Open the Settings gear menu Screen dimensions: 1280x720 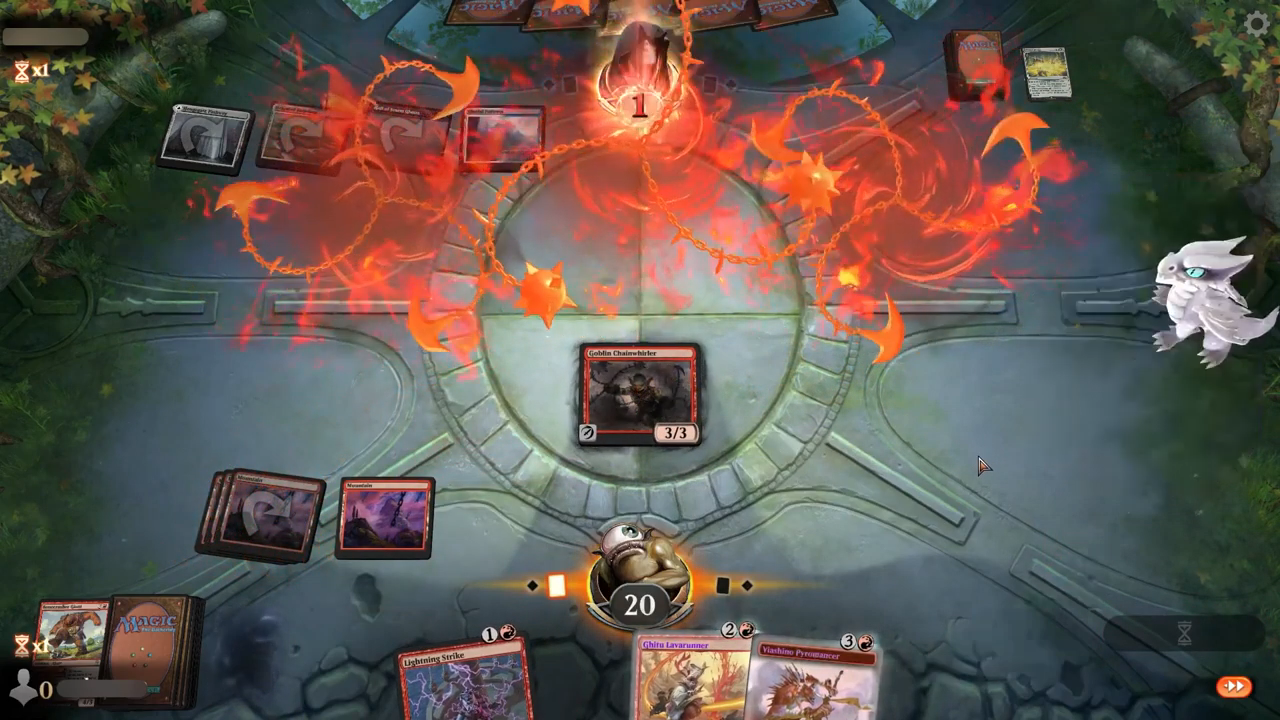coord(1256,26)
